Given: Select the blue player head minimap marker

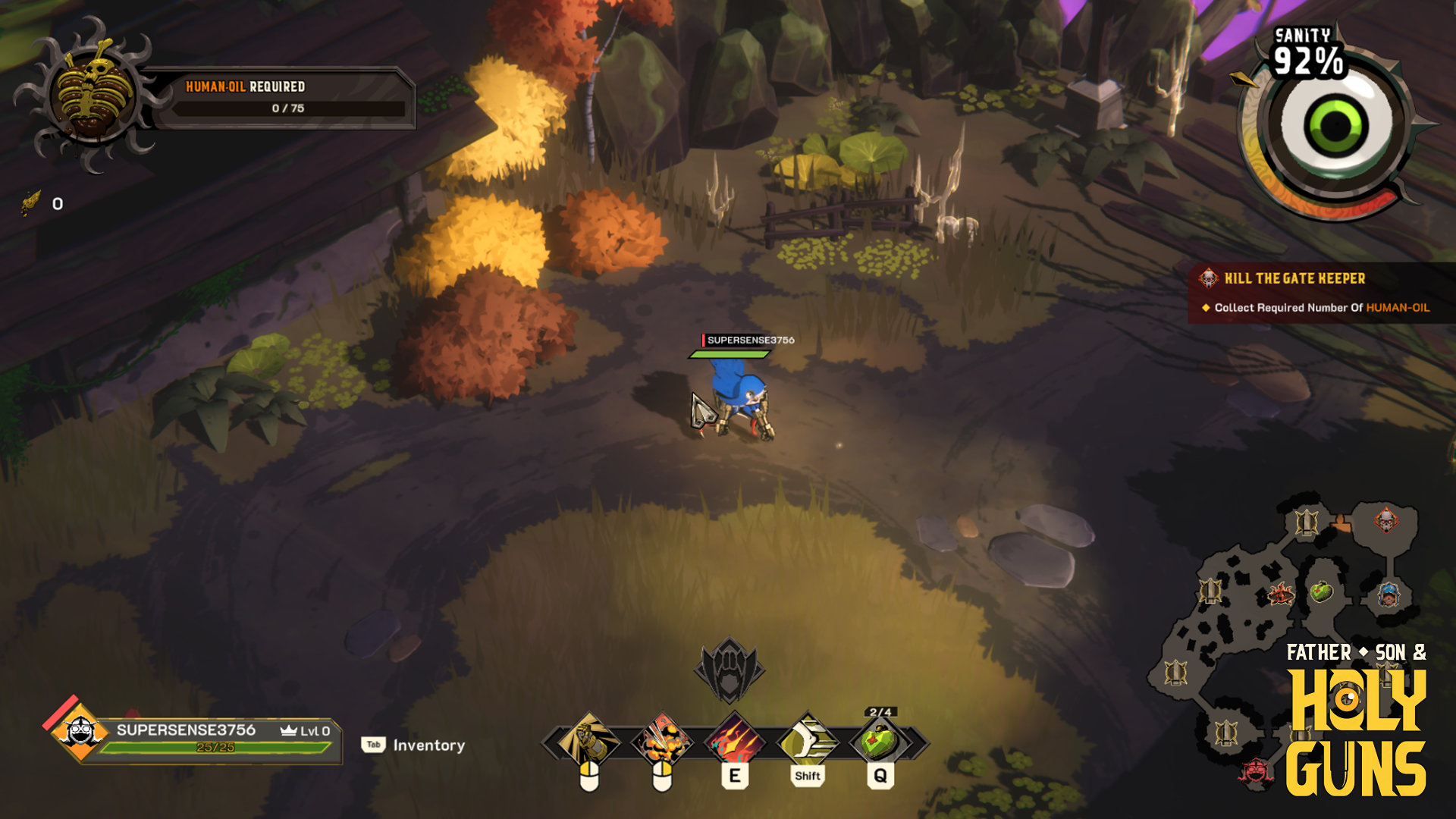Looking at the screenshot, I should [1388, 594].
